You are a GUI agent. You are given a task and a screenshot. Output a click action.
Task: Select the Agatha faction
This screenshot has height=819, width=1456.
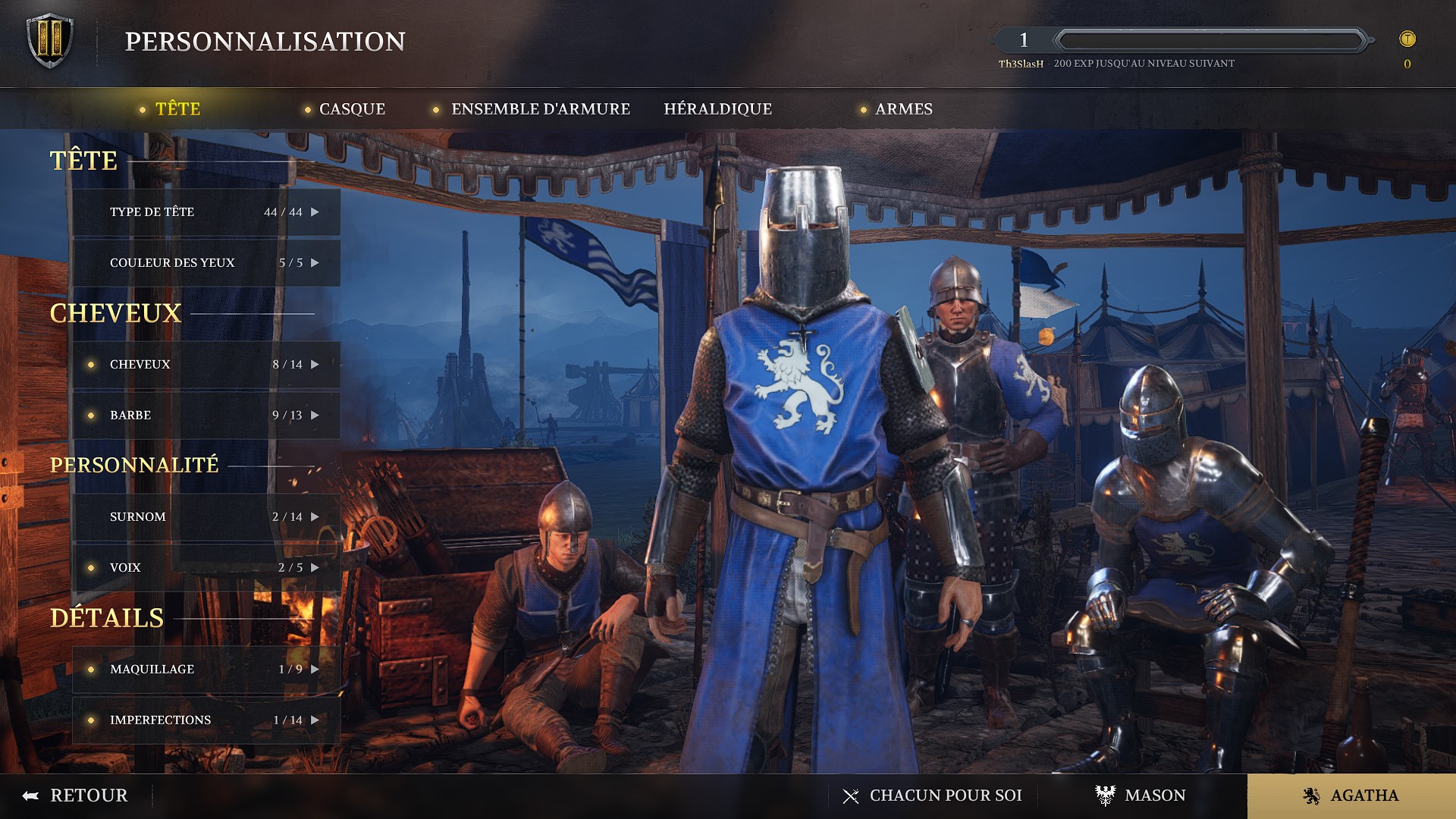pos(1351,795)
